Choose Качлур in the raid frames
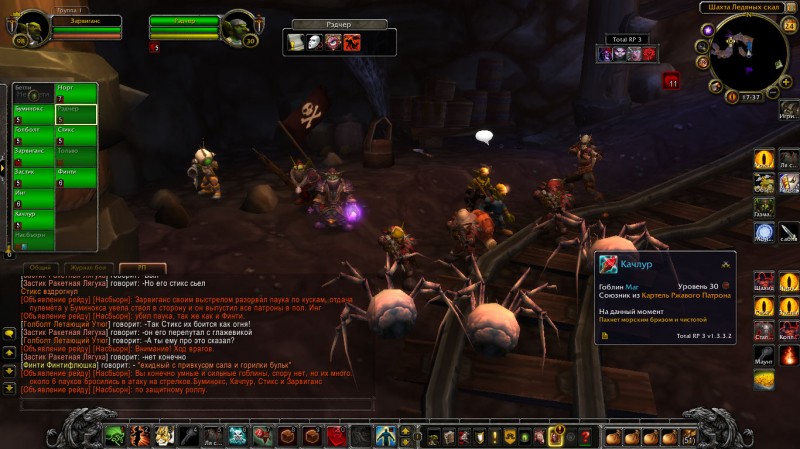 (x=33, y=219)
